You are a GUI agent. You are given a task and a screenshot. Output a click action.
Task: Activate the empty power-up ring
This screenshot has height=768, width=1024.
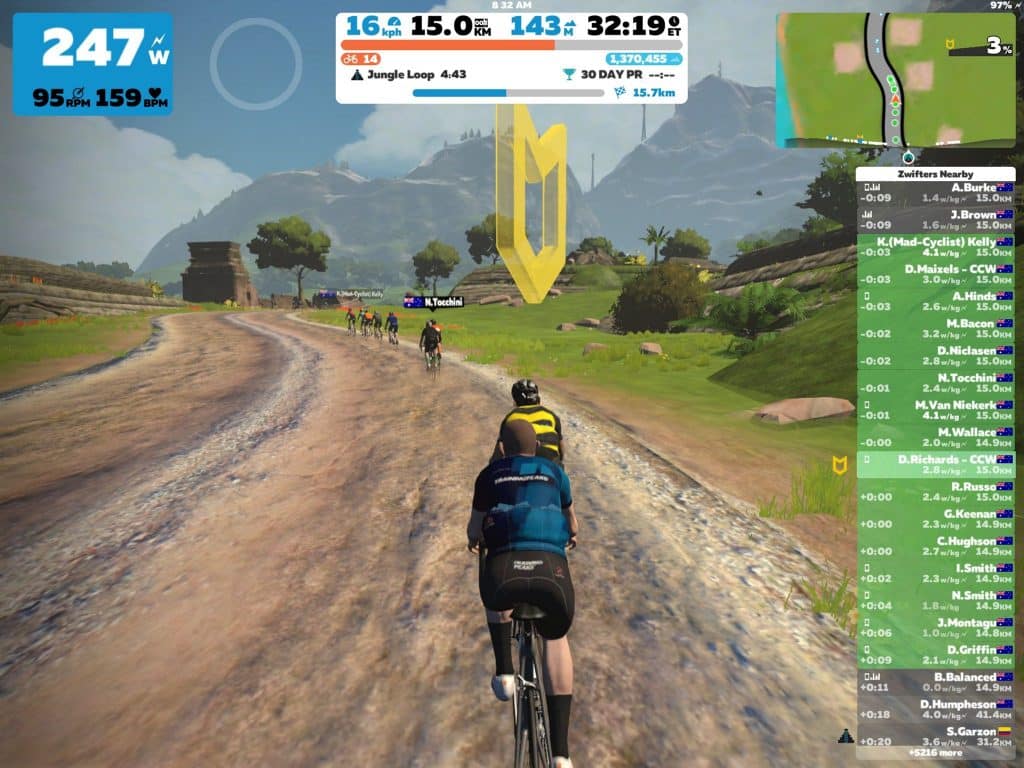(x=256, y=64)
